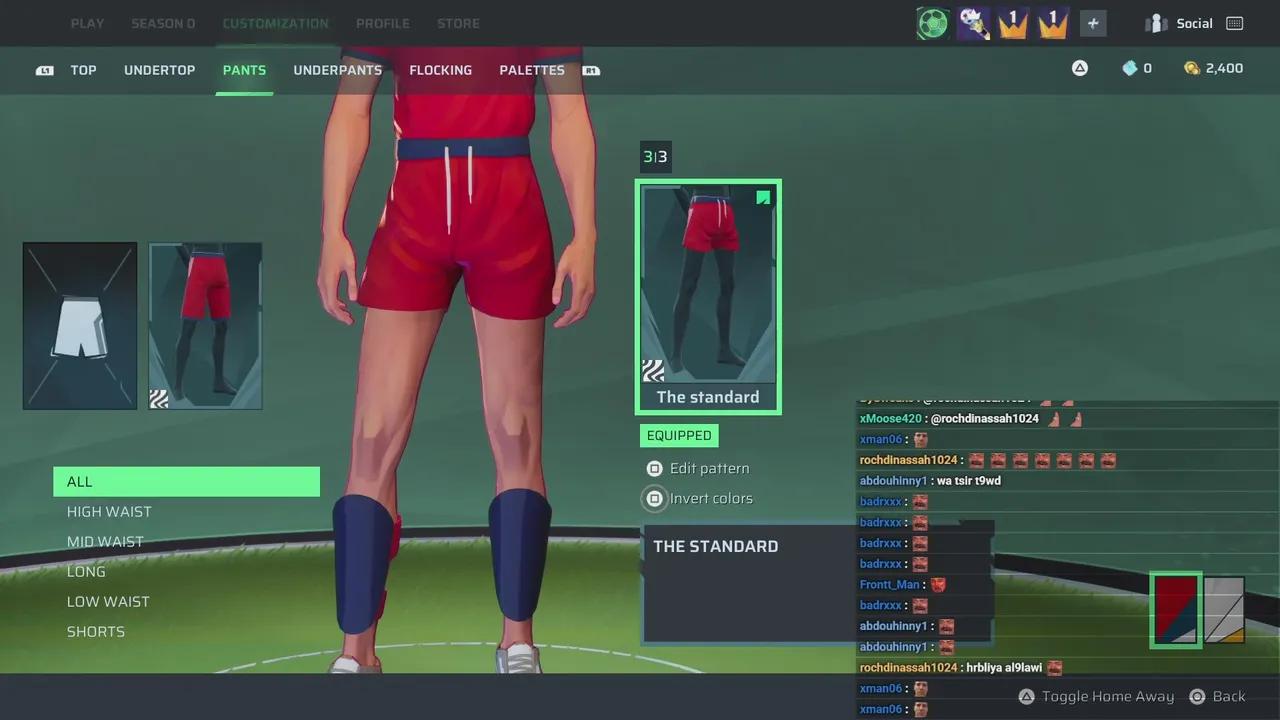The width and height of the screenshot is (1280, 720).
Task: Open the PALETTES section
Action: point(531,70)
